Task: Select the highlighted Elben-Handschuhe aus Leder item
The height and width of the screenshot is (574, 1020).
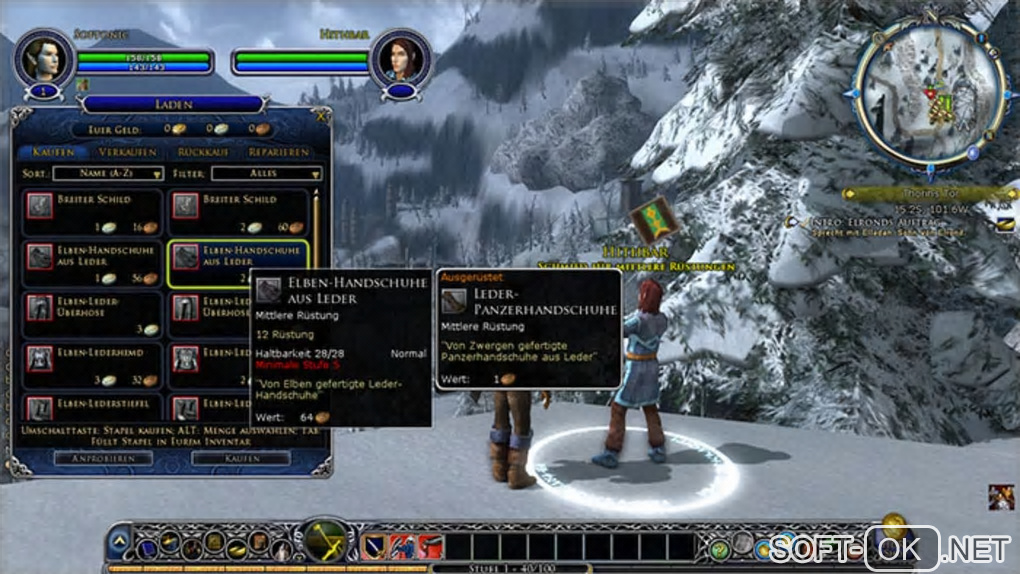Action: pos(238,263)
